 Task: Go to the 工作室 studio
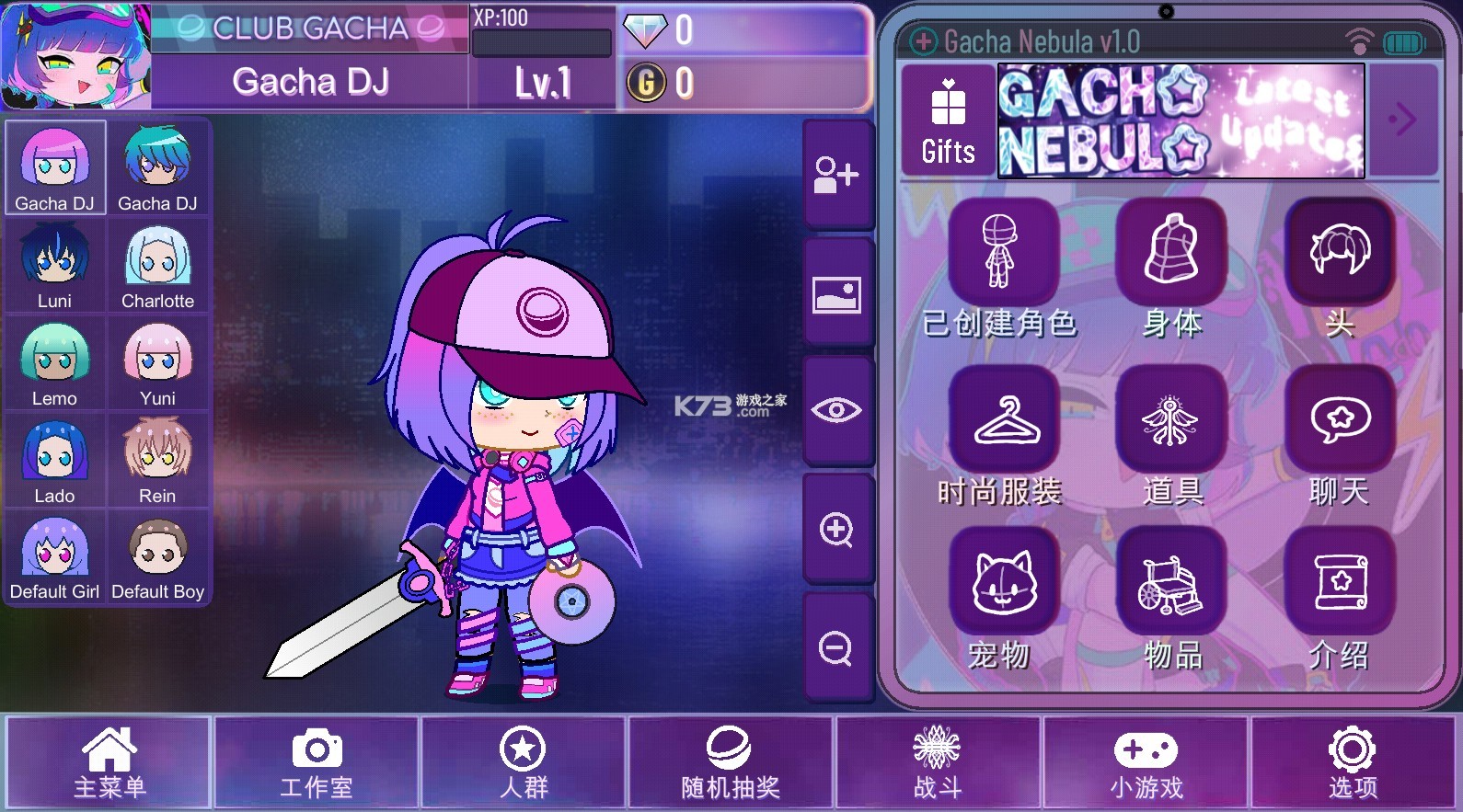click(317, 762)
